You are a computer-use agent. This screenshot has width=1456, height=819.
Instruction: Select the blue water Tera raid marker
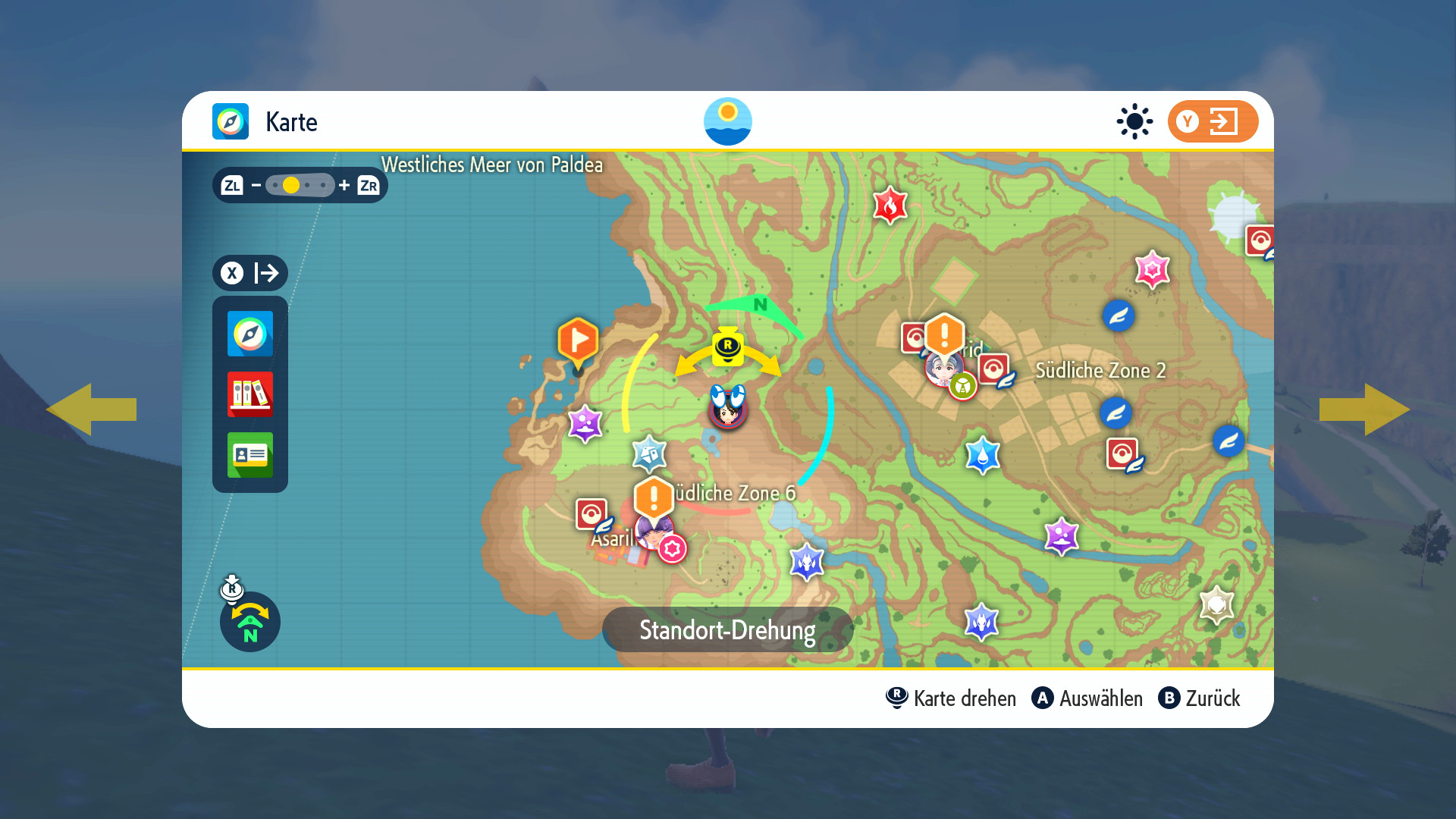[983, 455]
